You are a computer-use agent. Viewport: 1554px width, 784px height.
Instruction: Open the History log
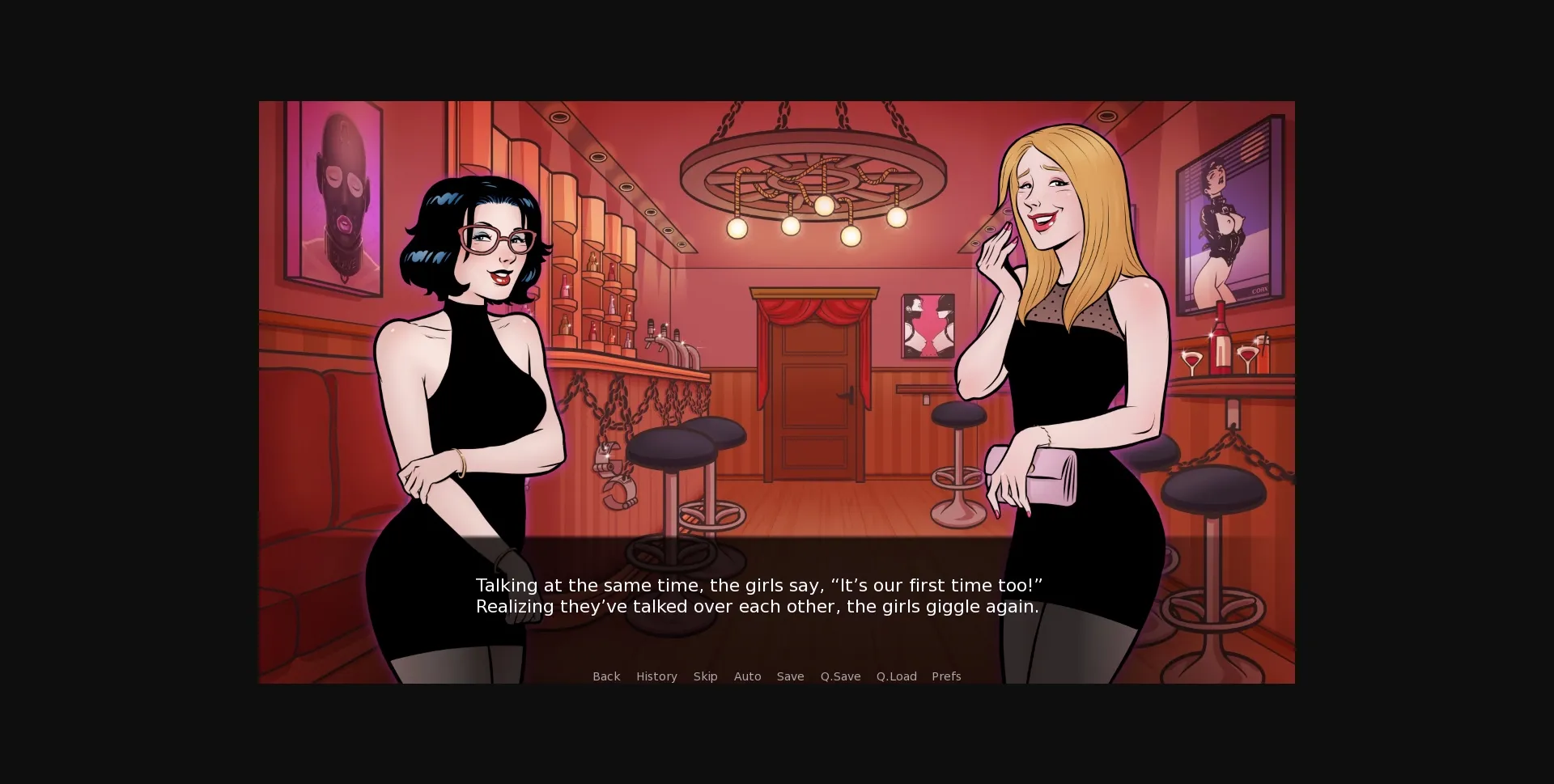(x=656, y=676)
